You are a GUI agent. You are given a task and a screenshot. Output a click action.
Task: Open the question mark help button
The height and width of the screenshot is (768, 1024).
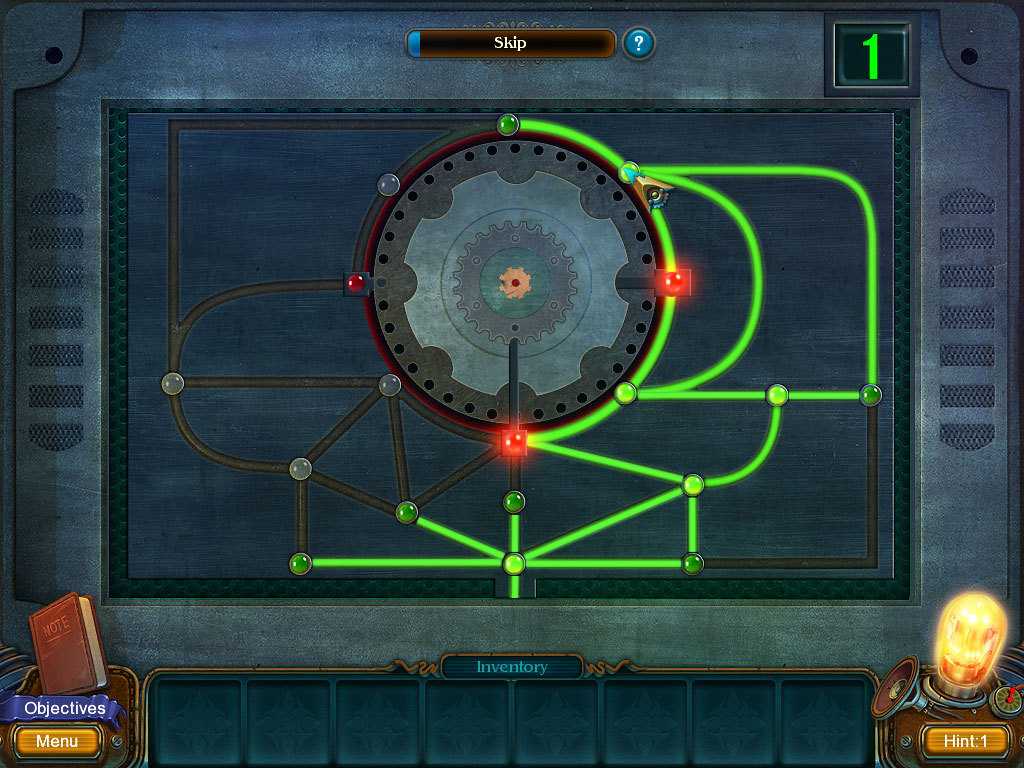639,43
